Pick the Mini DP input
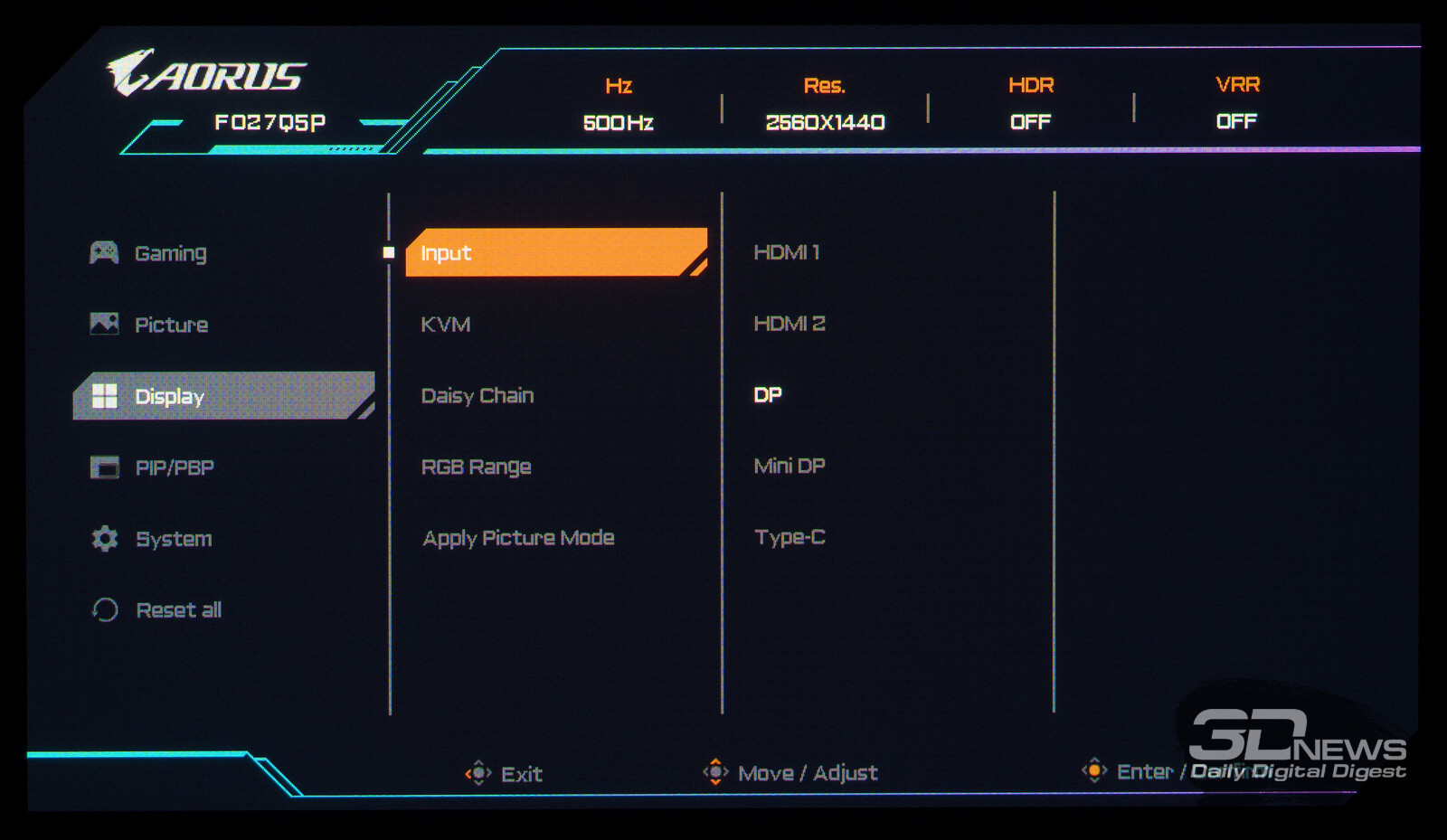The width and height of the screenshot is (1447, 840). pos(789,466)
